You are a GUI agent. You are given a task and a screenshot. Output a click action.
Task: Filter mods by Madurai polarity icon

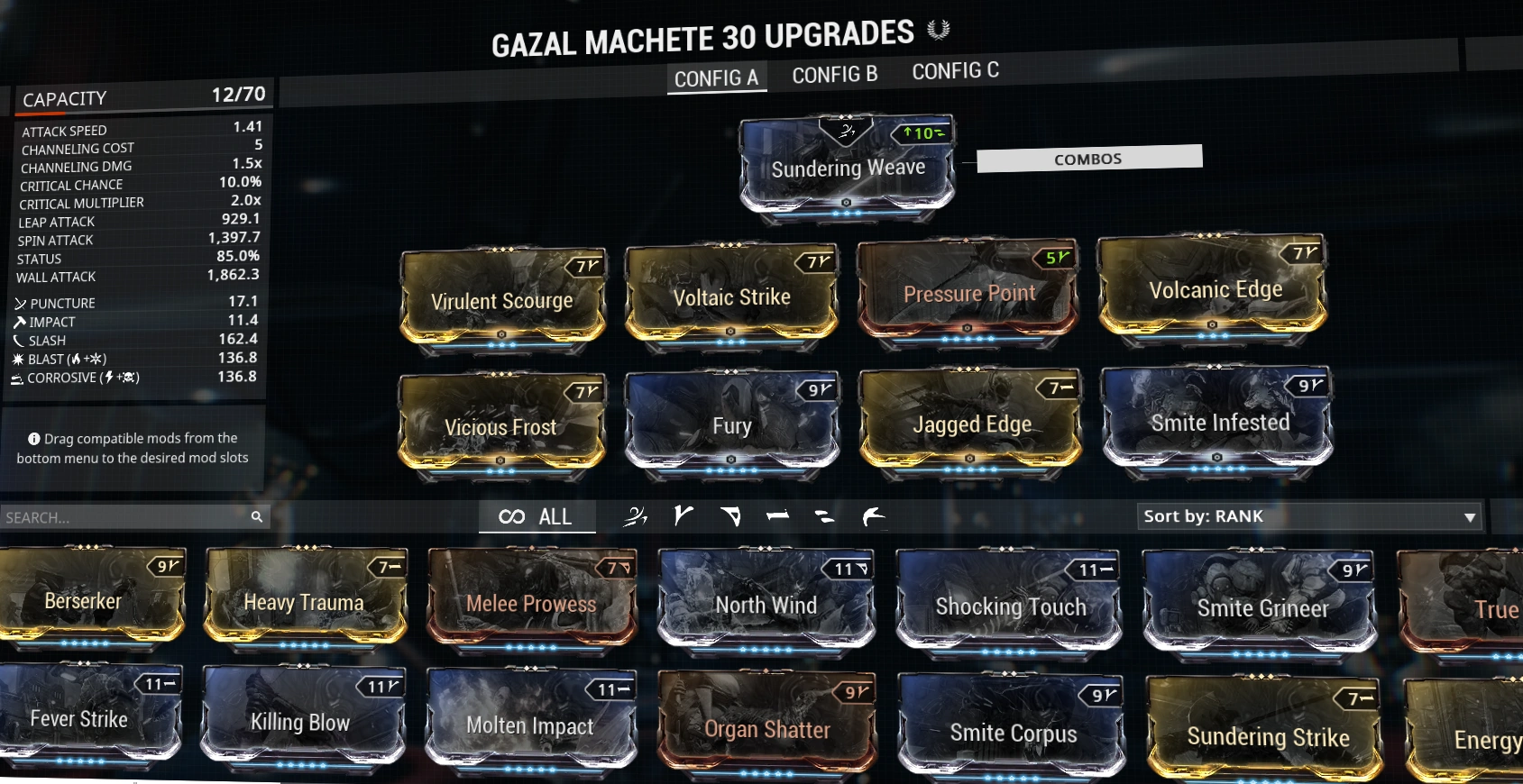(x=684, y=515)
